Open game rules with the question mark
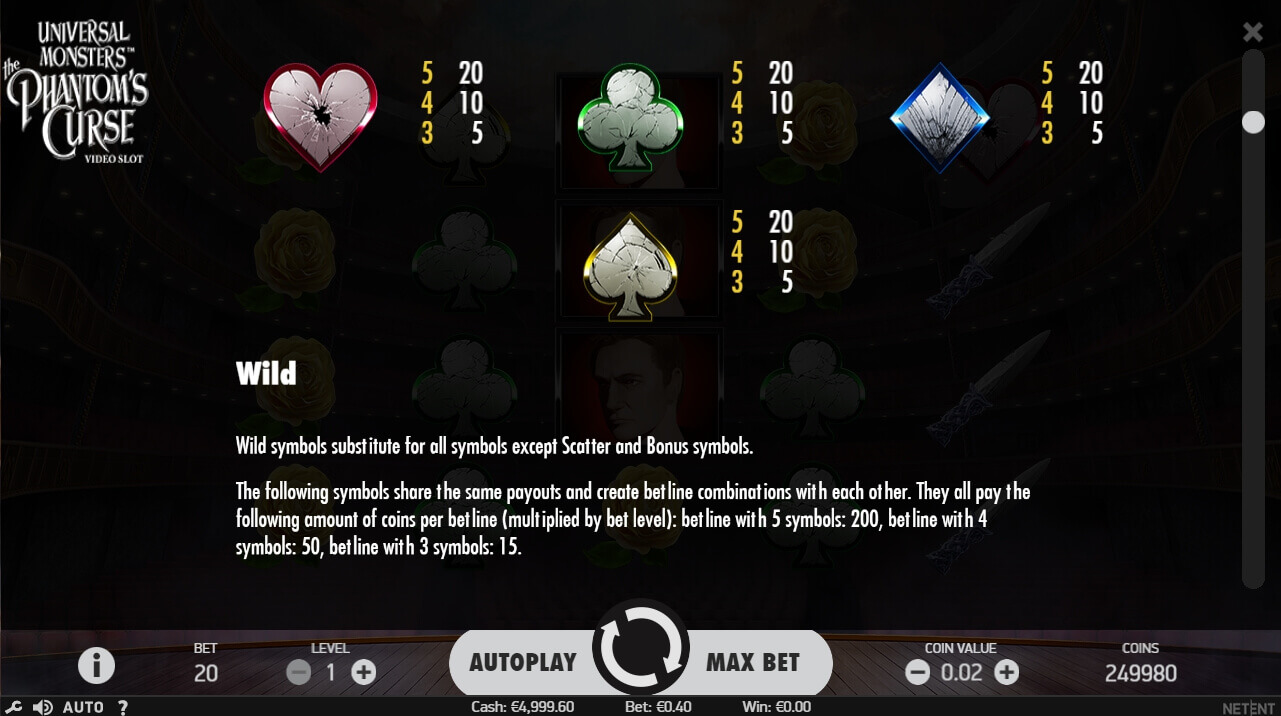Viewport: 1281px width, 716px height. coord(123,707)
